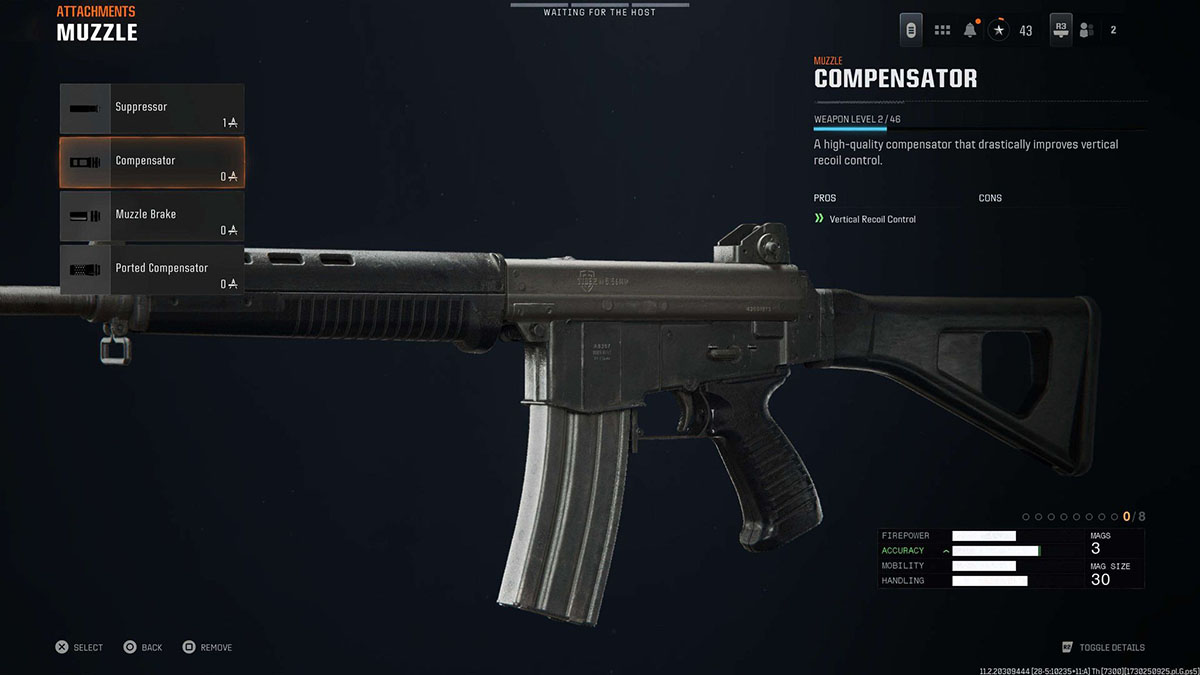Choose the Compensator attachment
This screenshot has width=1200, height=675.
152,163
